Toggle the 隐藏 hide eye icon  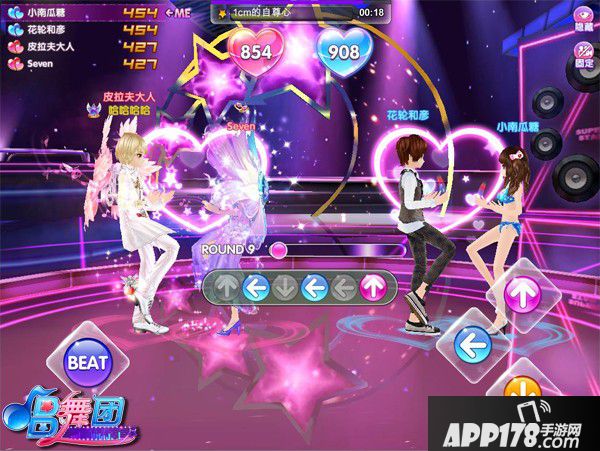point(583,19)
